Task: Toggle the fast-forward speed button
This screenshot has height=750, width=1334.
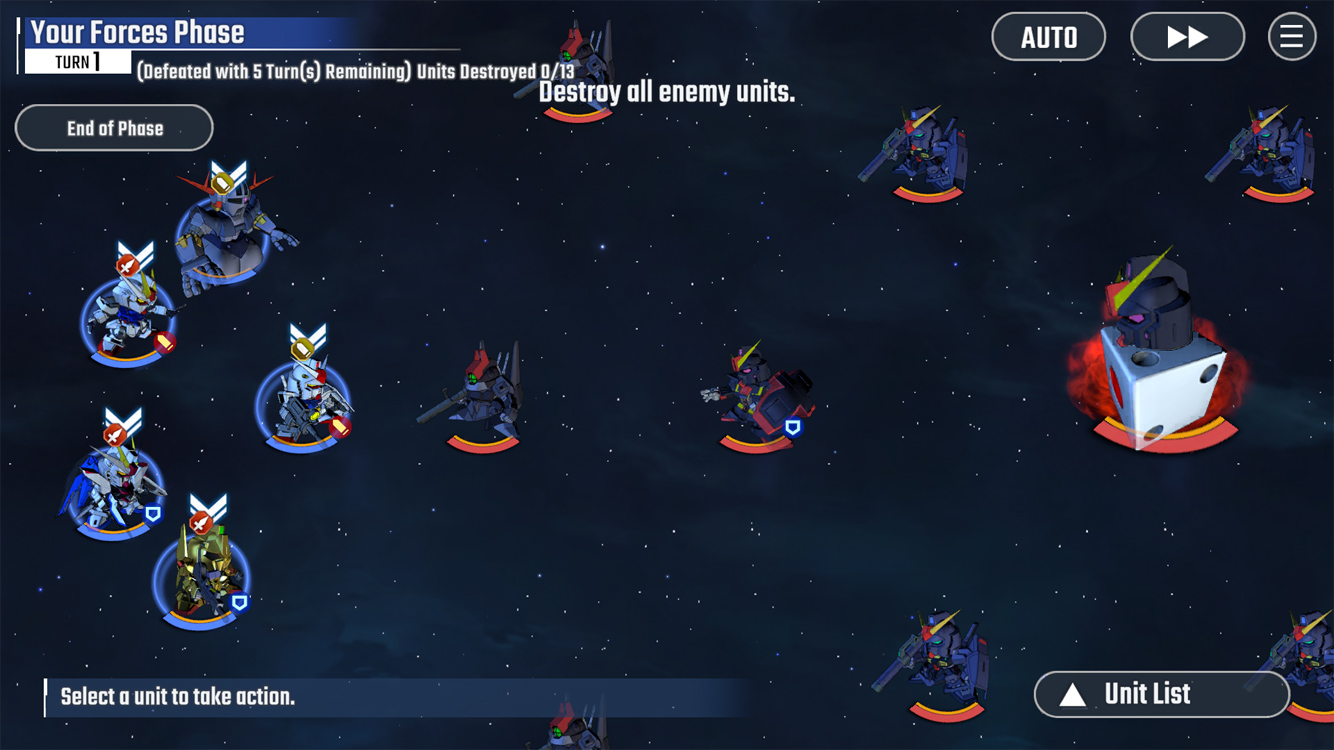Action: coord(1187,37)
